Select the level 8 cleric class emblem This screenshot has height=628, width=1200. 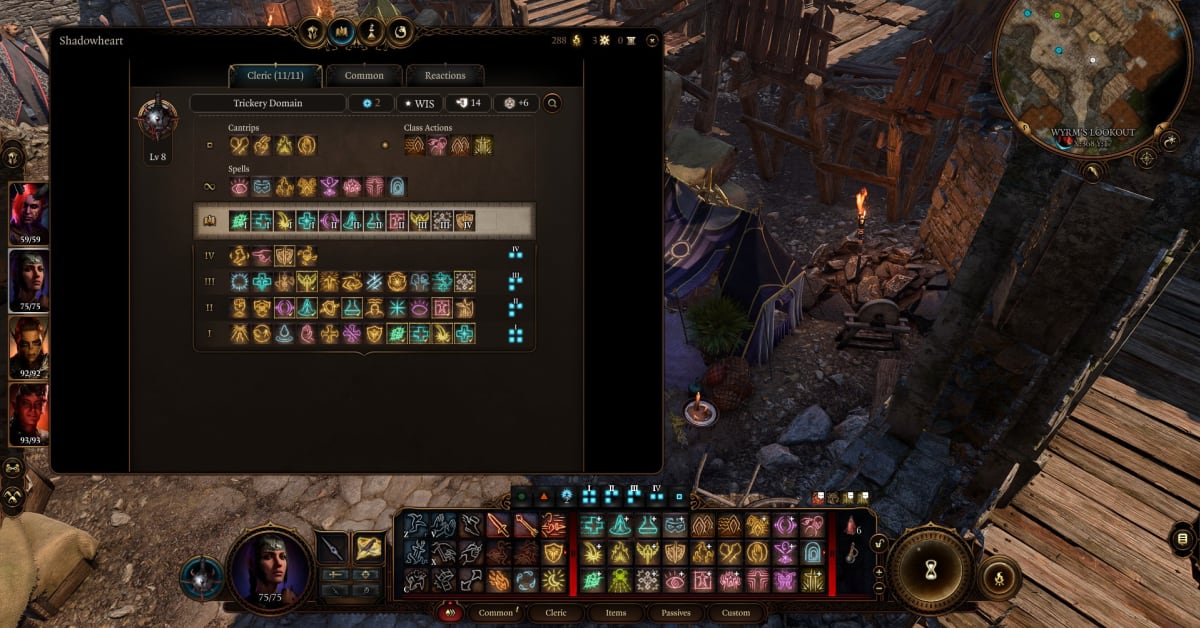(x=158, y=120)
